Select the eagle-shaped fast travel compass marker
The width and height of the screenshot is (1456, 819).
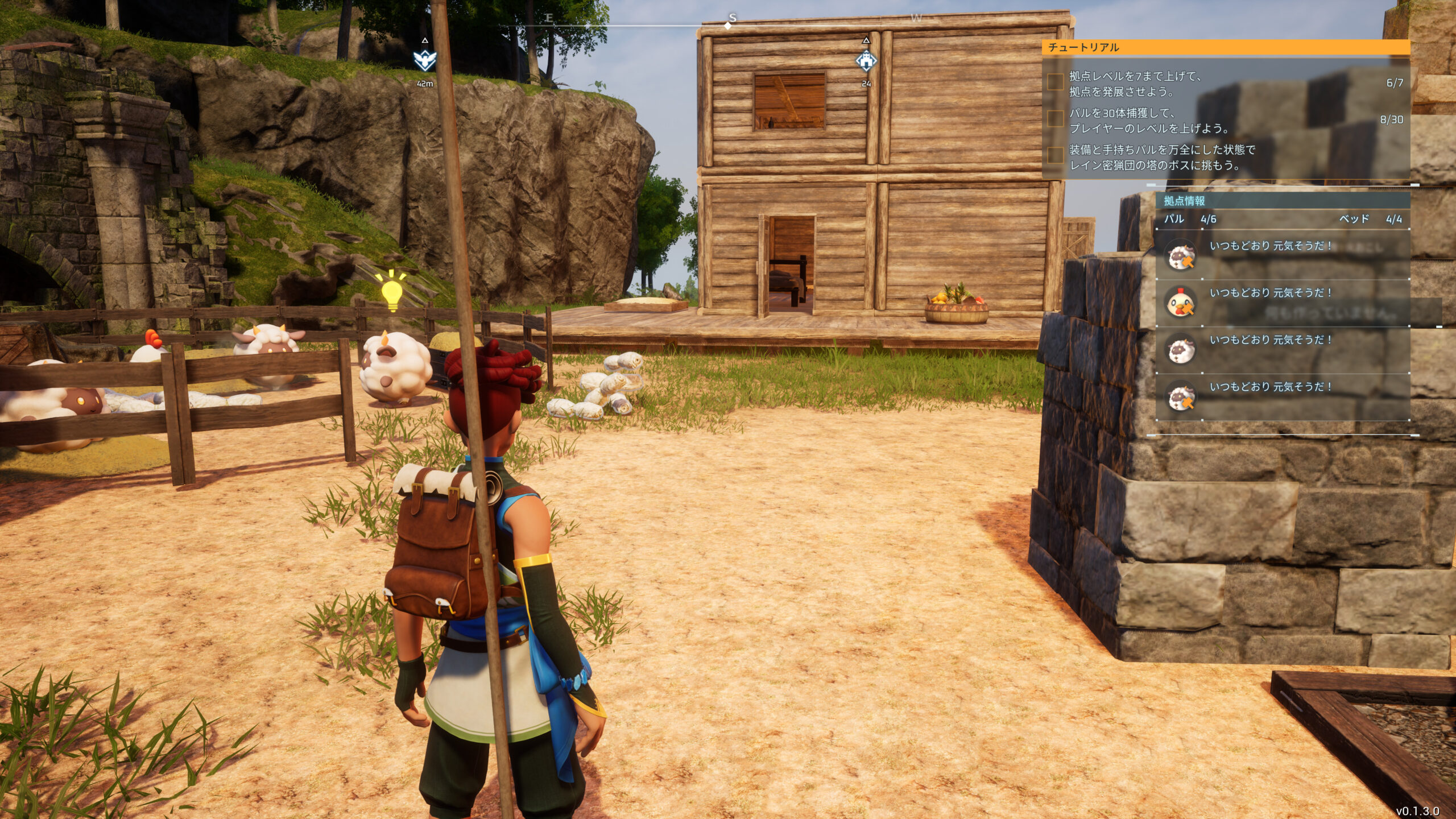[425, 60]
